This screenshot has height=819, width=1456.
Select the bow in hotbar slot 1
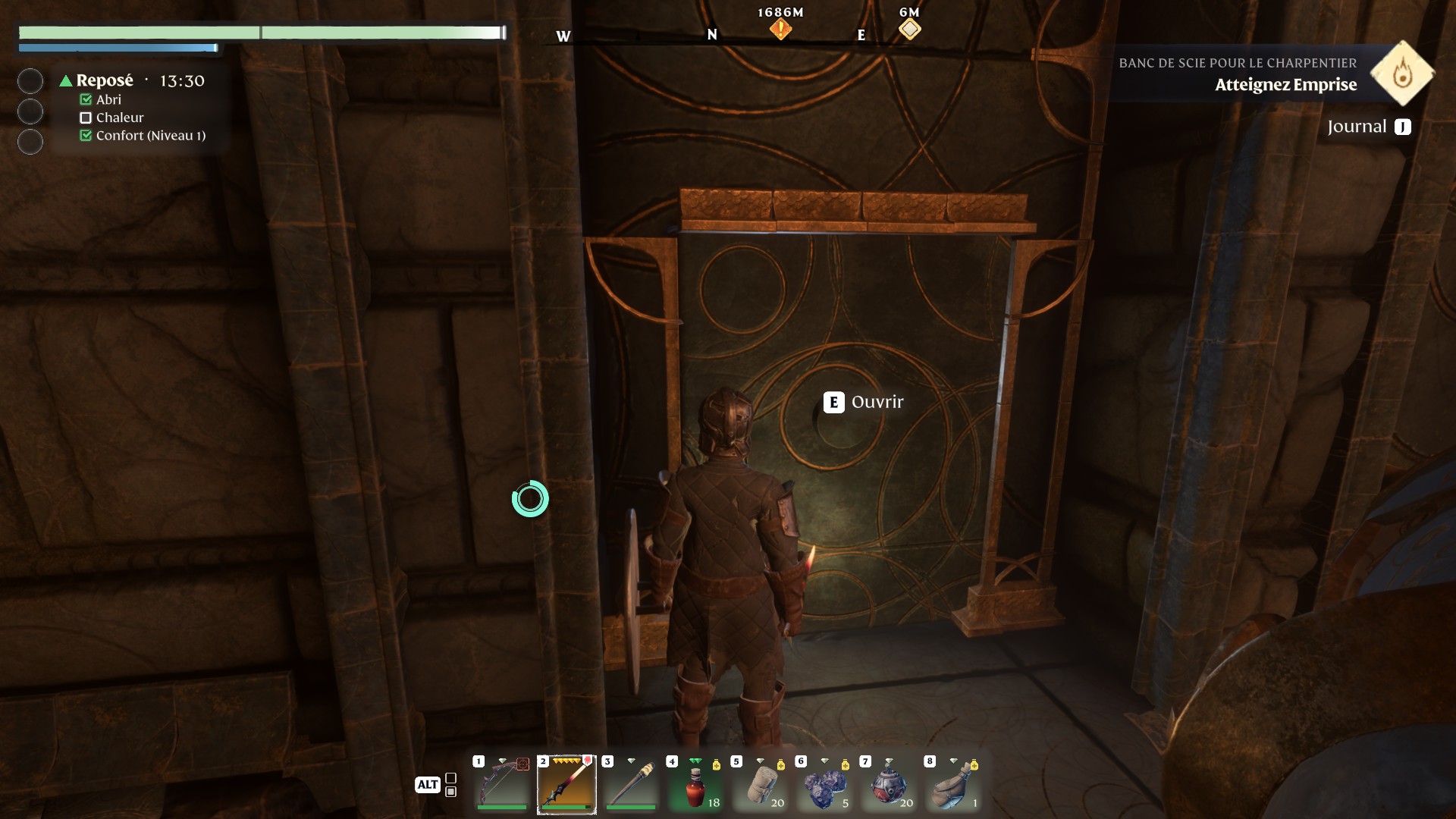(502, 784)
